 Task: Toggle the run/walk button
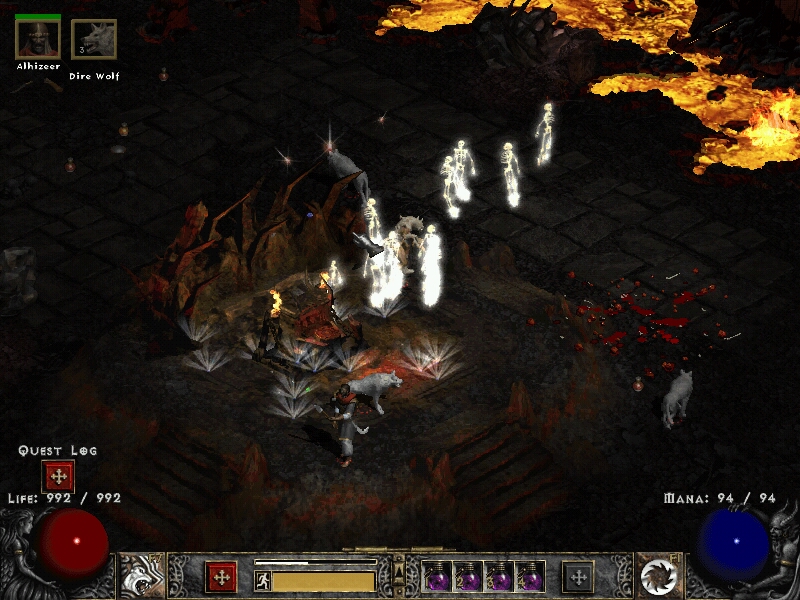pos(263,580)
